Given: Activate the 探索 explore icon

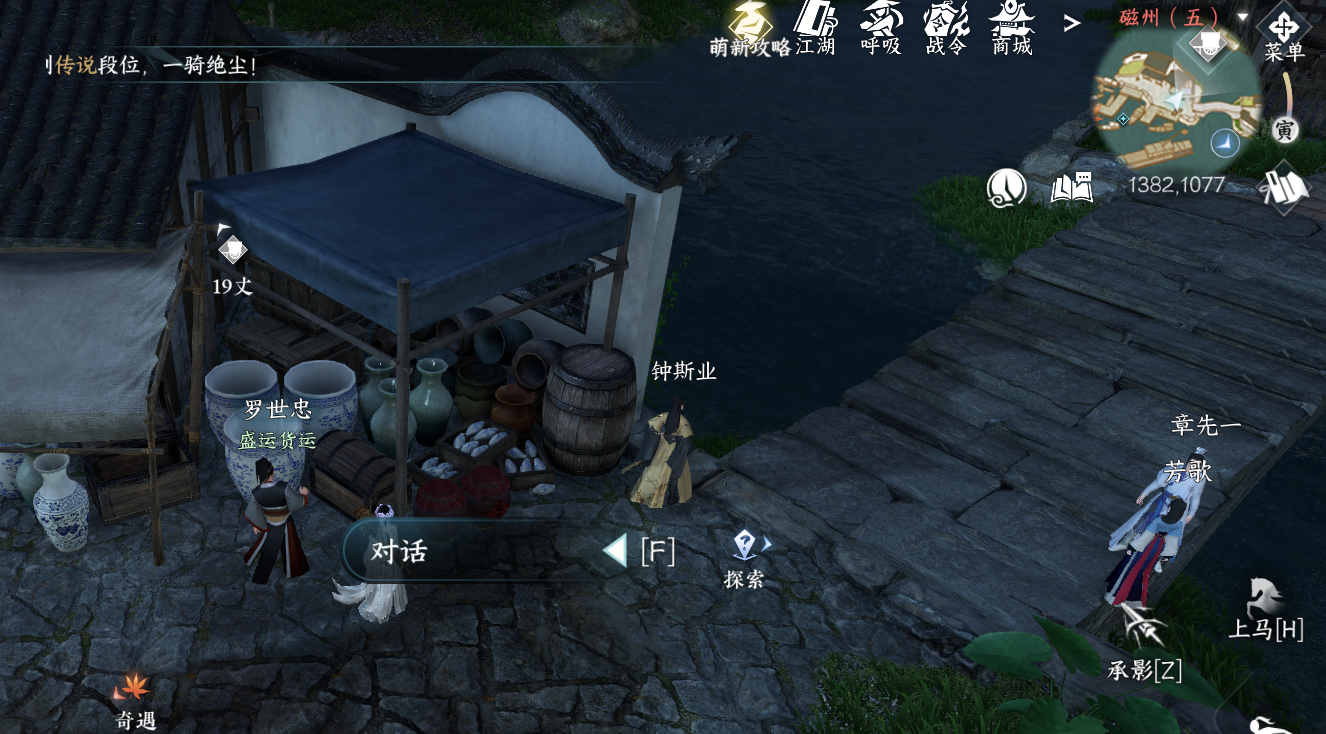Looking at the screenshot, I should pos(745,556).
